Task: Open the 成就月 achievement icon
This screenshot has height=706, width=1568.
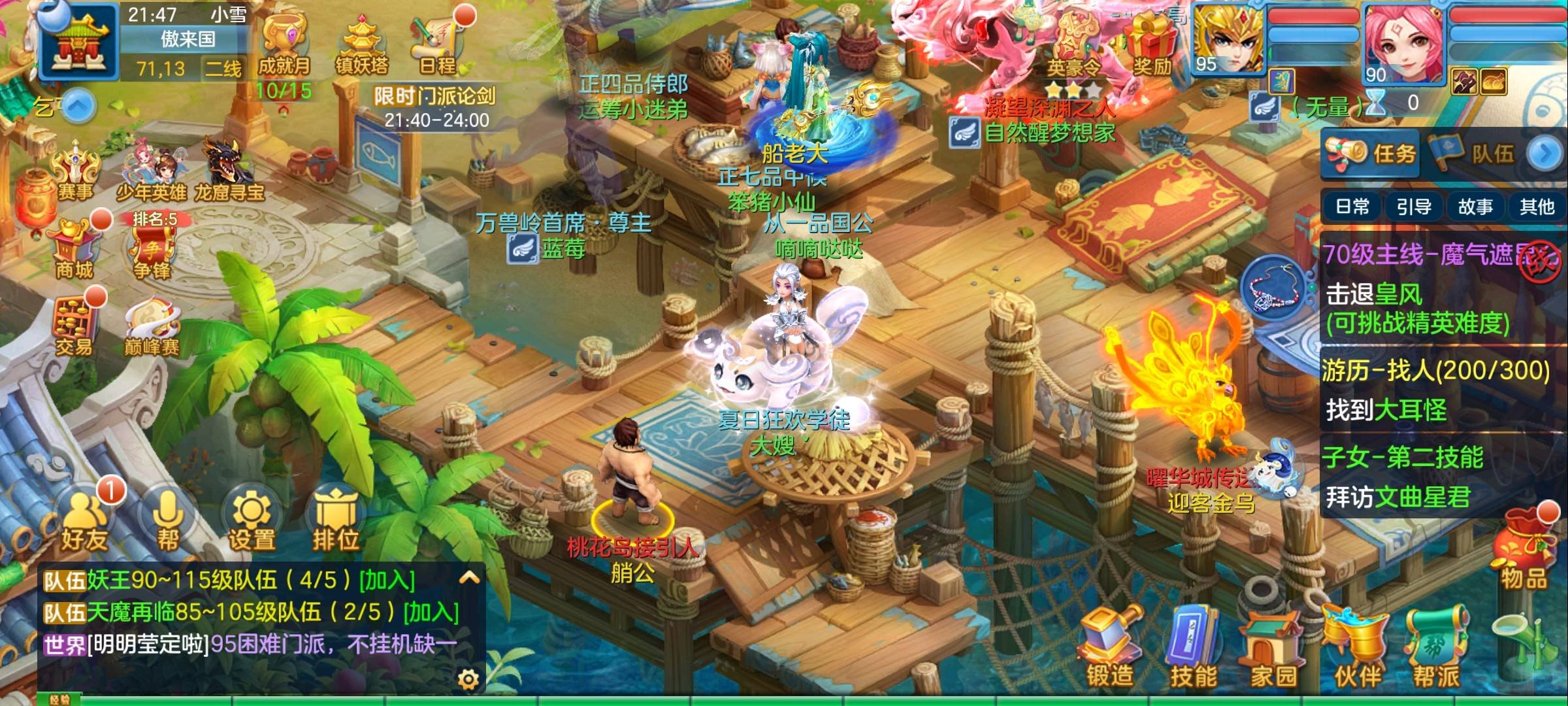Action: tap(284, 44)
